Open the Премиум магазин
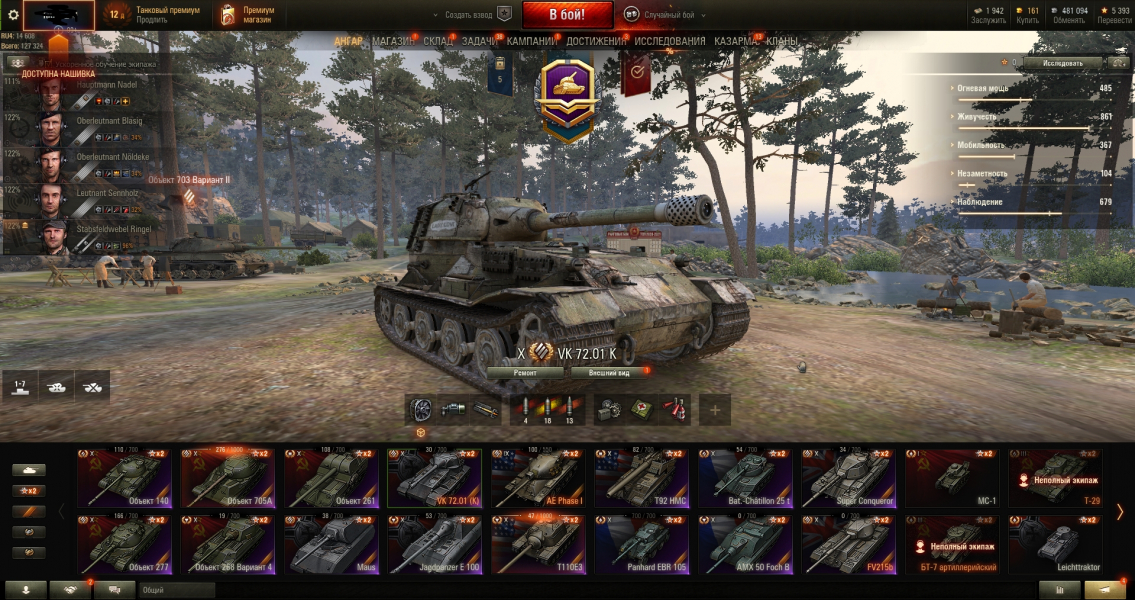Viewport: 1135px width, 600px height. 245,15
